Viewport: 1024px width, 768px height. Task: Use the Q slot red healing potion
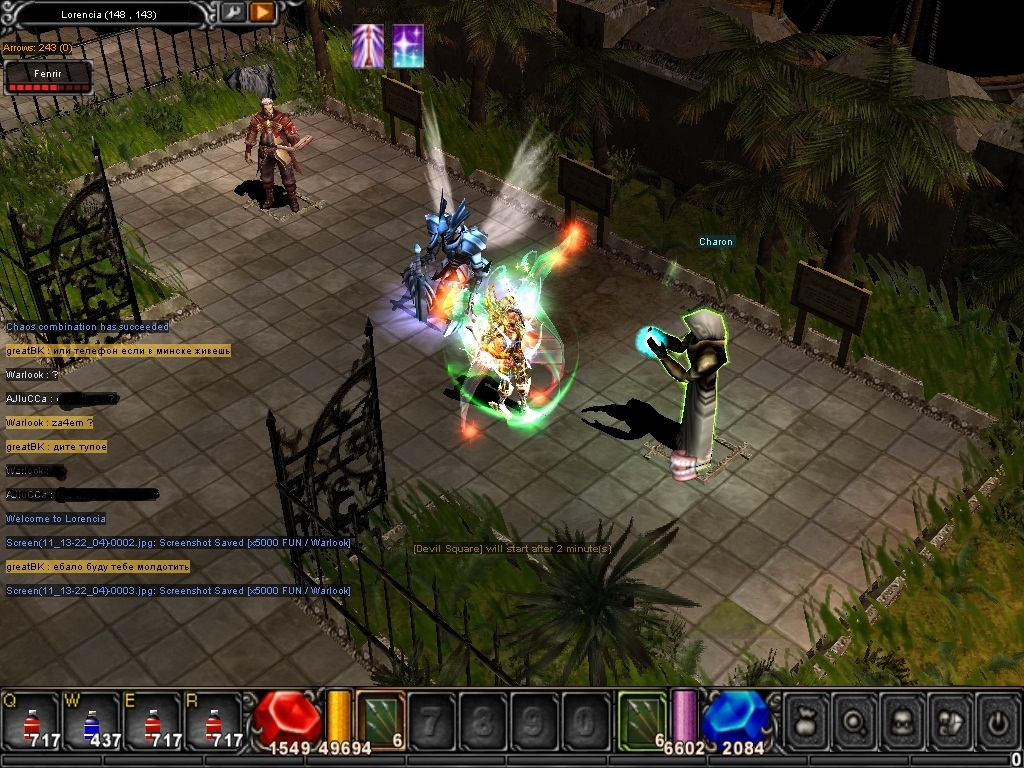point(32,722)
